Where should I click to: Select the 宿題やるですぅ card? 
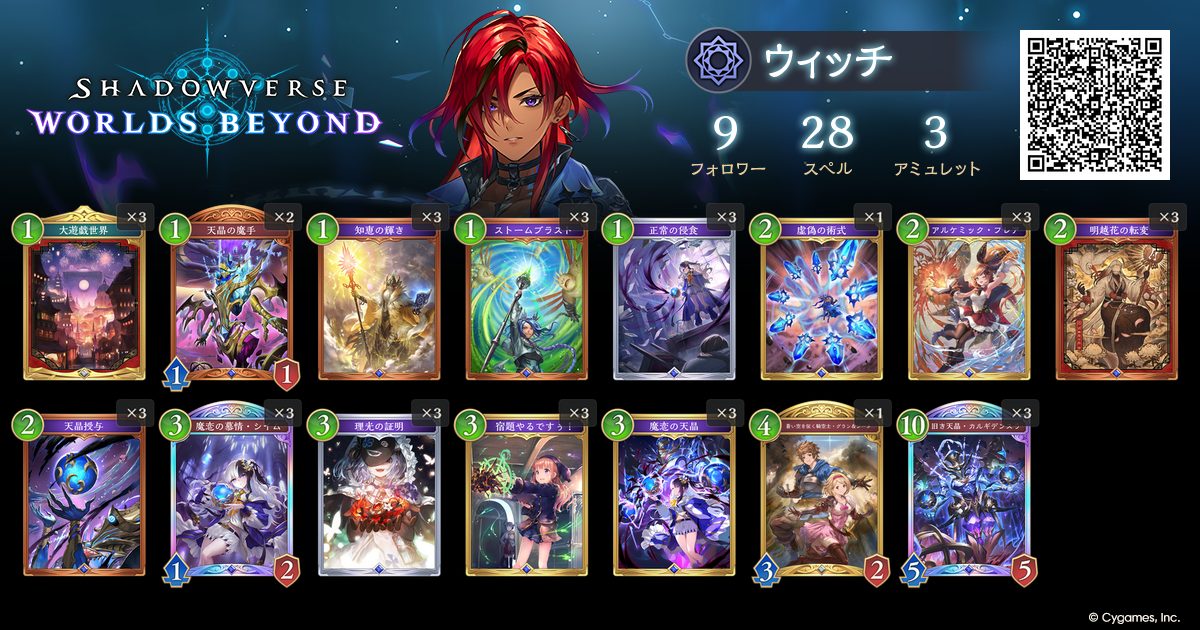click(527, 497)
